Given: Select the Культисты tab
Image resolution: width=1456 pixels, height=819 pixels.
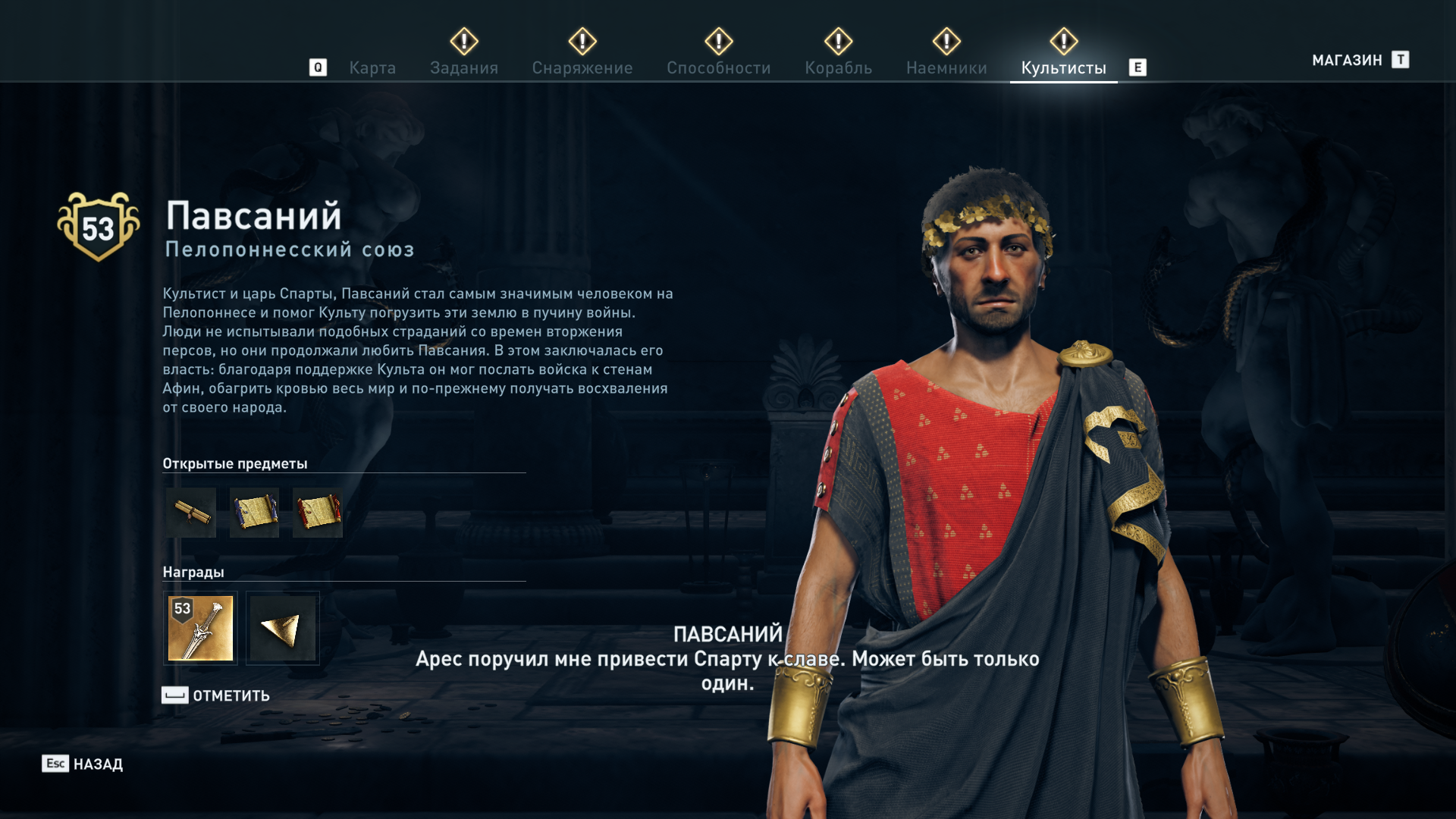Looking at the screenshot, I should (1063, 68).
